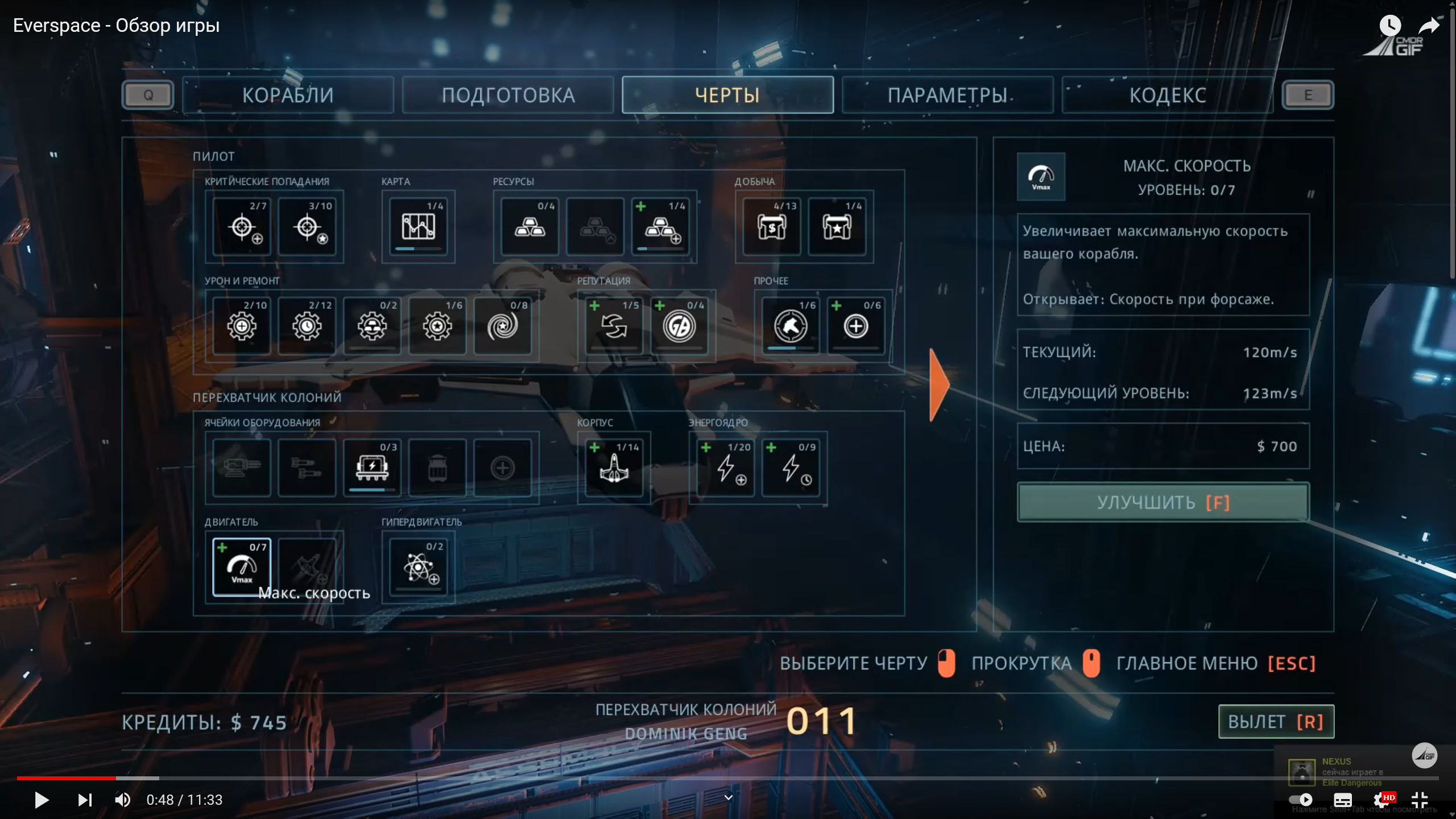Open the КОДЕКС tab
Viewport: 1456px width, 819px height.
click(x=1167, y=95)
